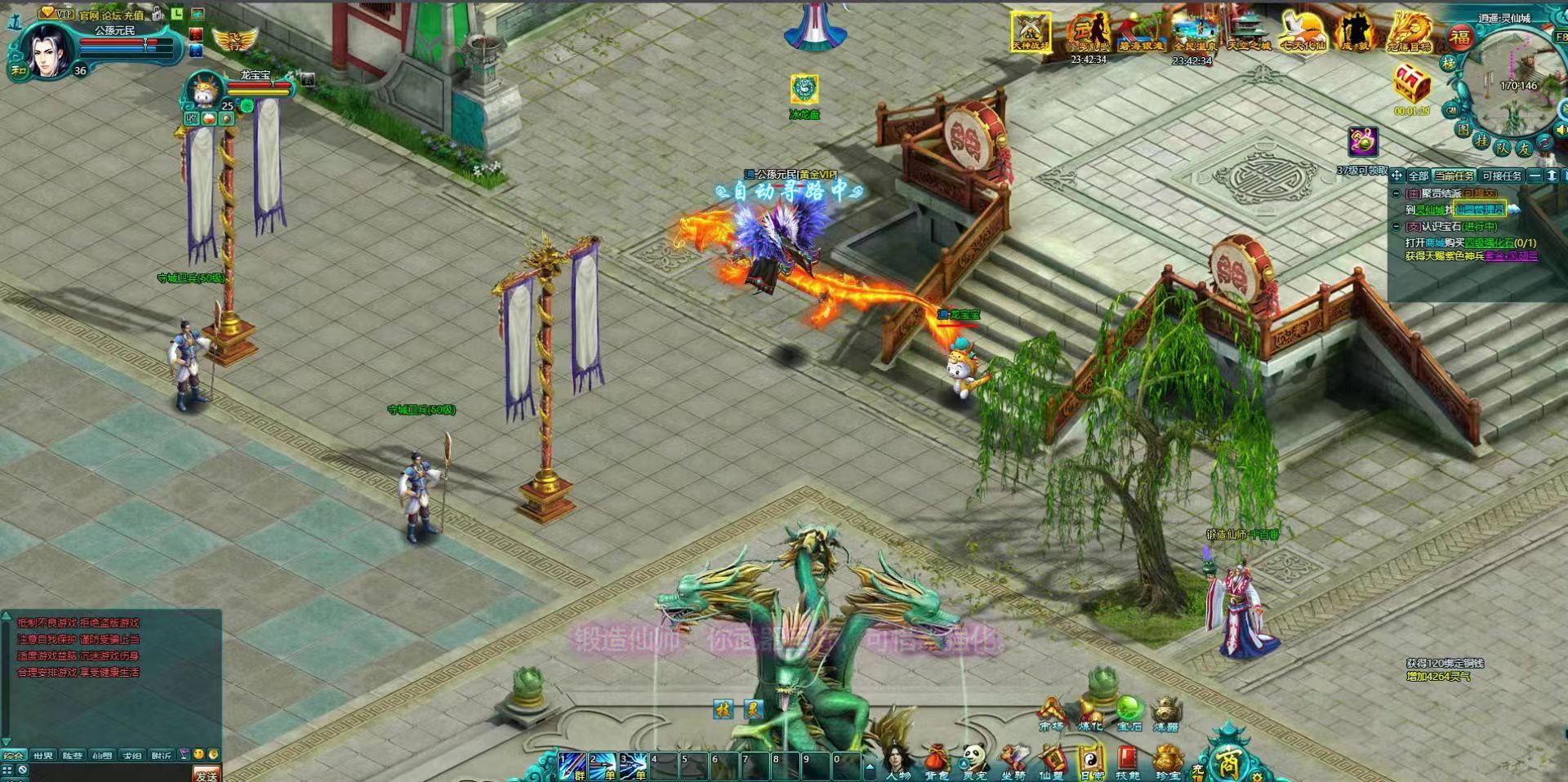
Task: Open the 技能 skills book
Action: click(x=1128, y=761)
